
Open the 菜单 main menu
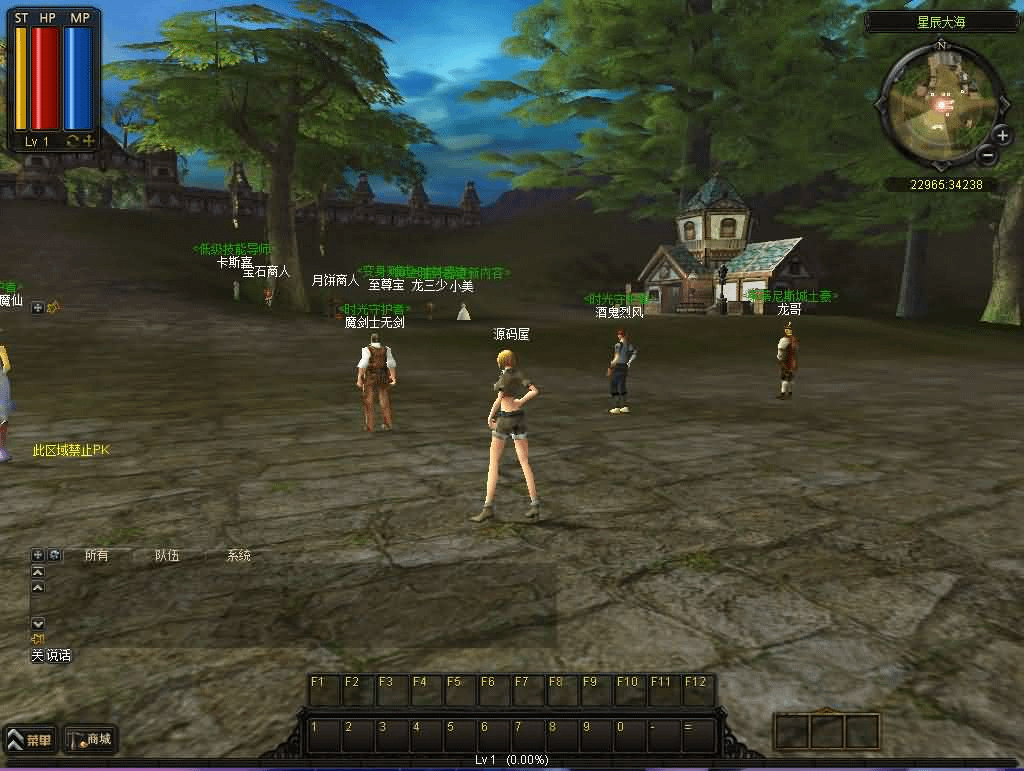[29, 740]
